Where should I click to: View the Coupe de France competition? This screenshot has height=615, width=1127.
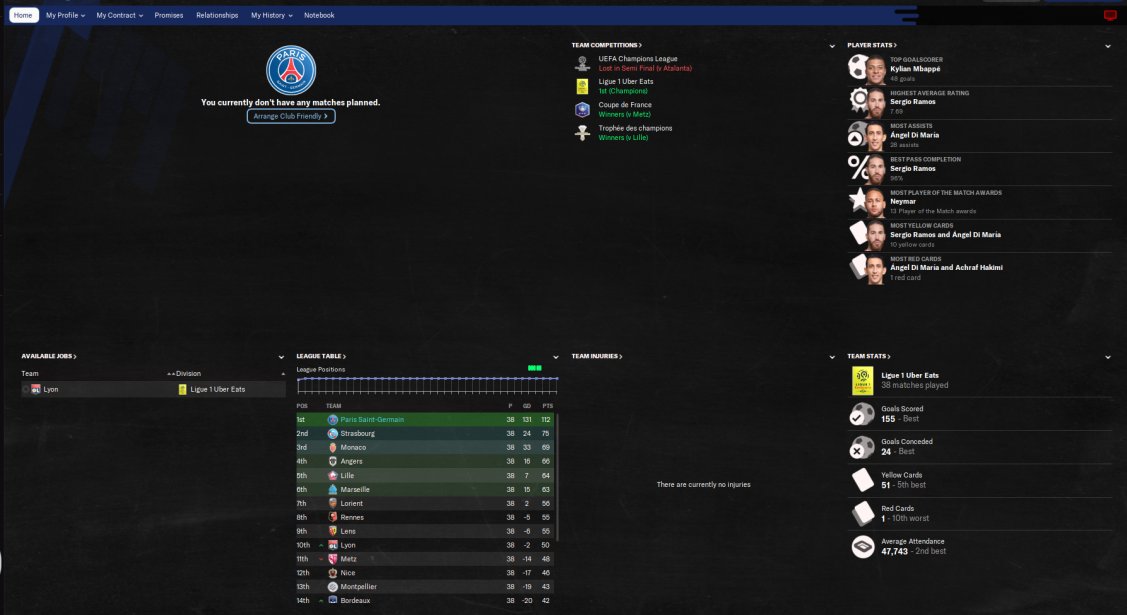pos(625,105)
